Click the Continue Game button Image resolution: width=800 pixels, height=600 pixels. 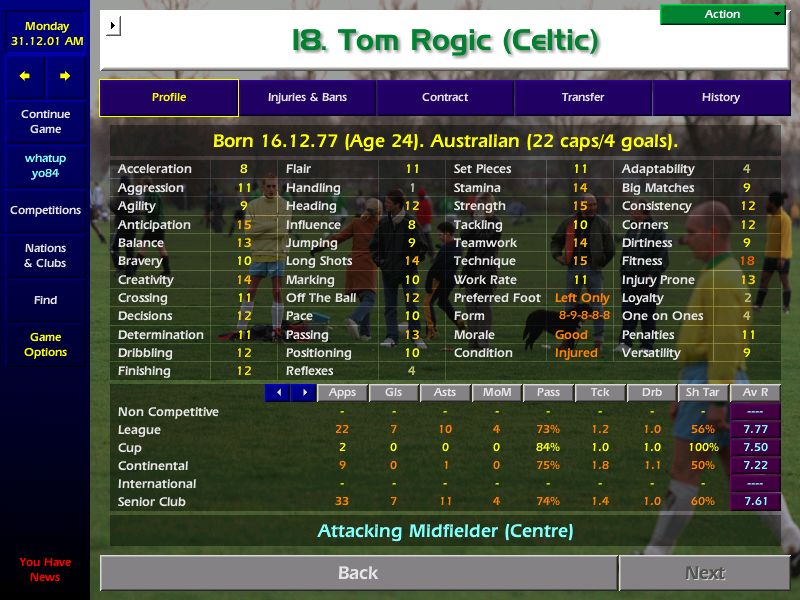[x=45, y=122]
